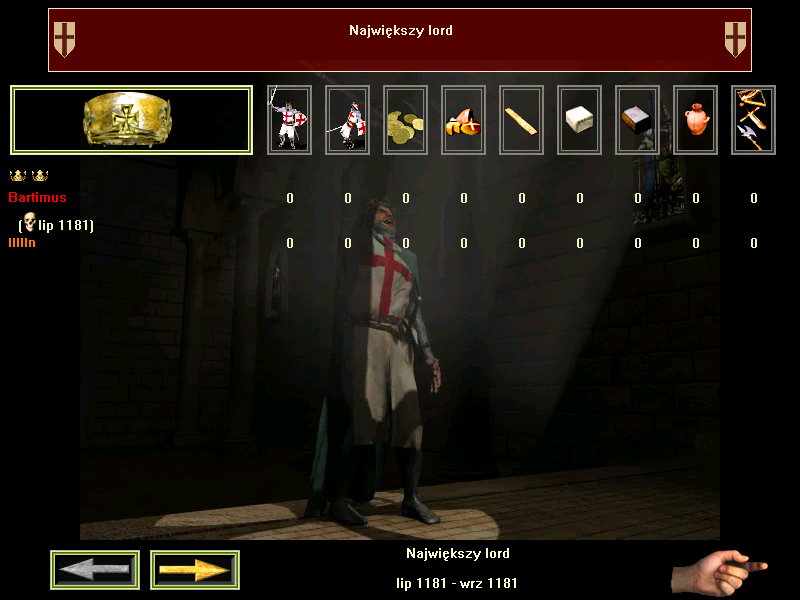
Task: Select the wood plank column icon
Action: click(x=521, y=120)
